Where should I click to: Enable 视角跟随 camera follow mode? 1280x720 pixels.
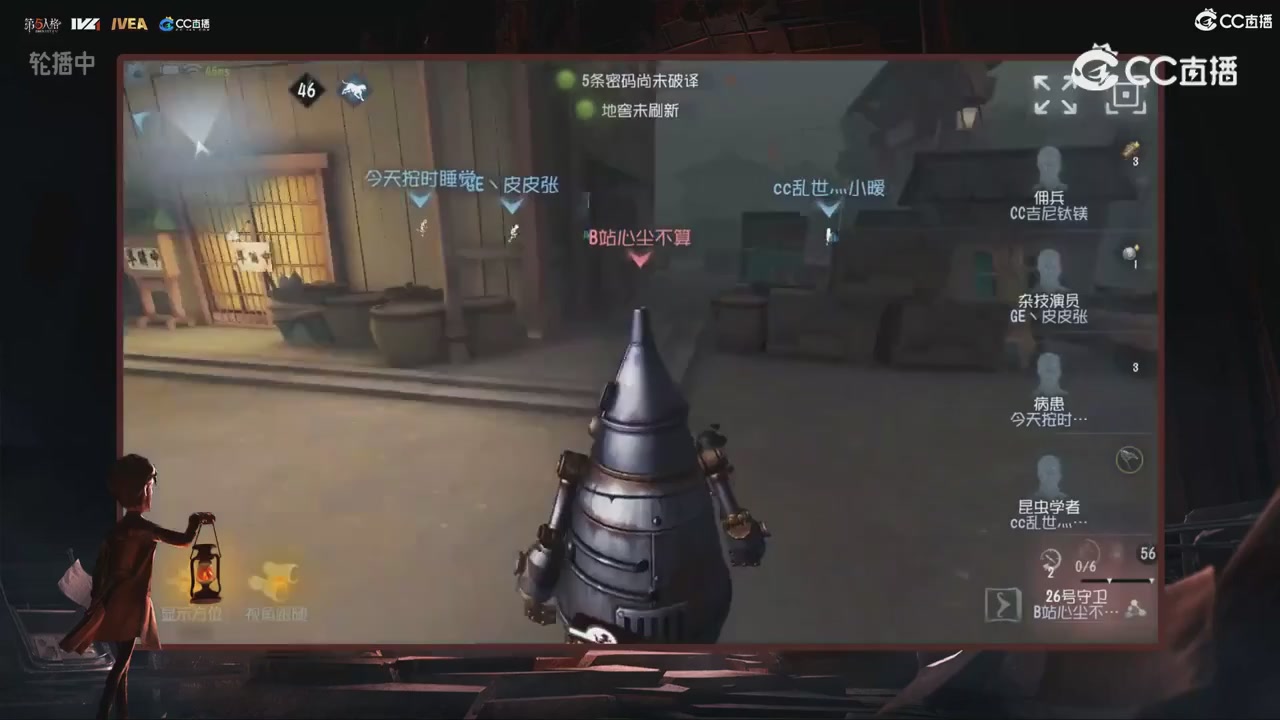coord(277,580)
